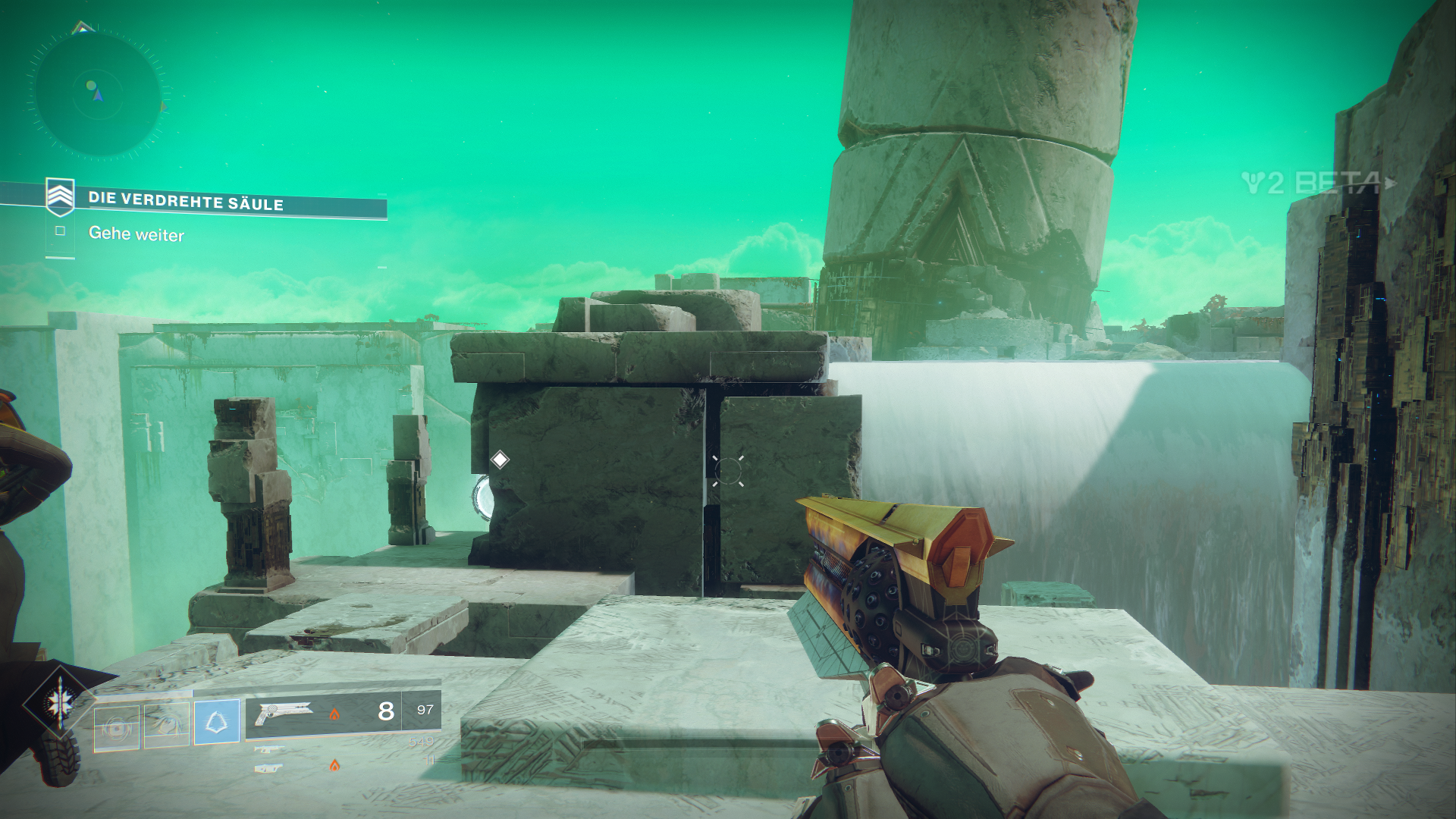Tick the Gehe weiter objective checkbox

(x=61, y=231)
